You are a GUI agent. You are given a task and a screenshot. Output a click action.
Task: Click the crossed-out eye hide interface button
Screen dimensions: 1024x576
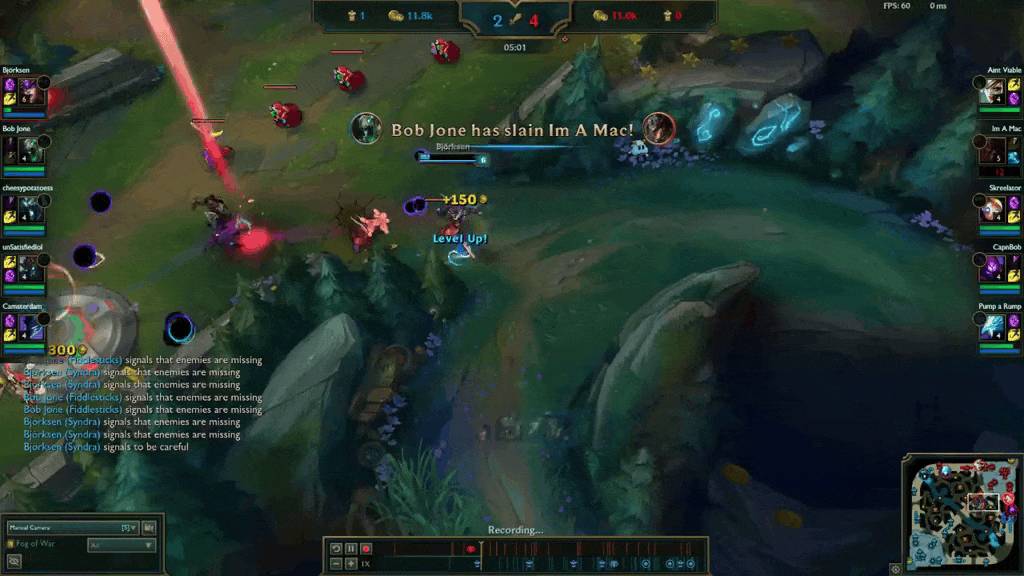[14, 561]
